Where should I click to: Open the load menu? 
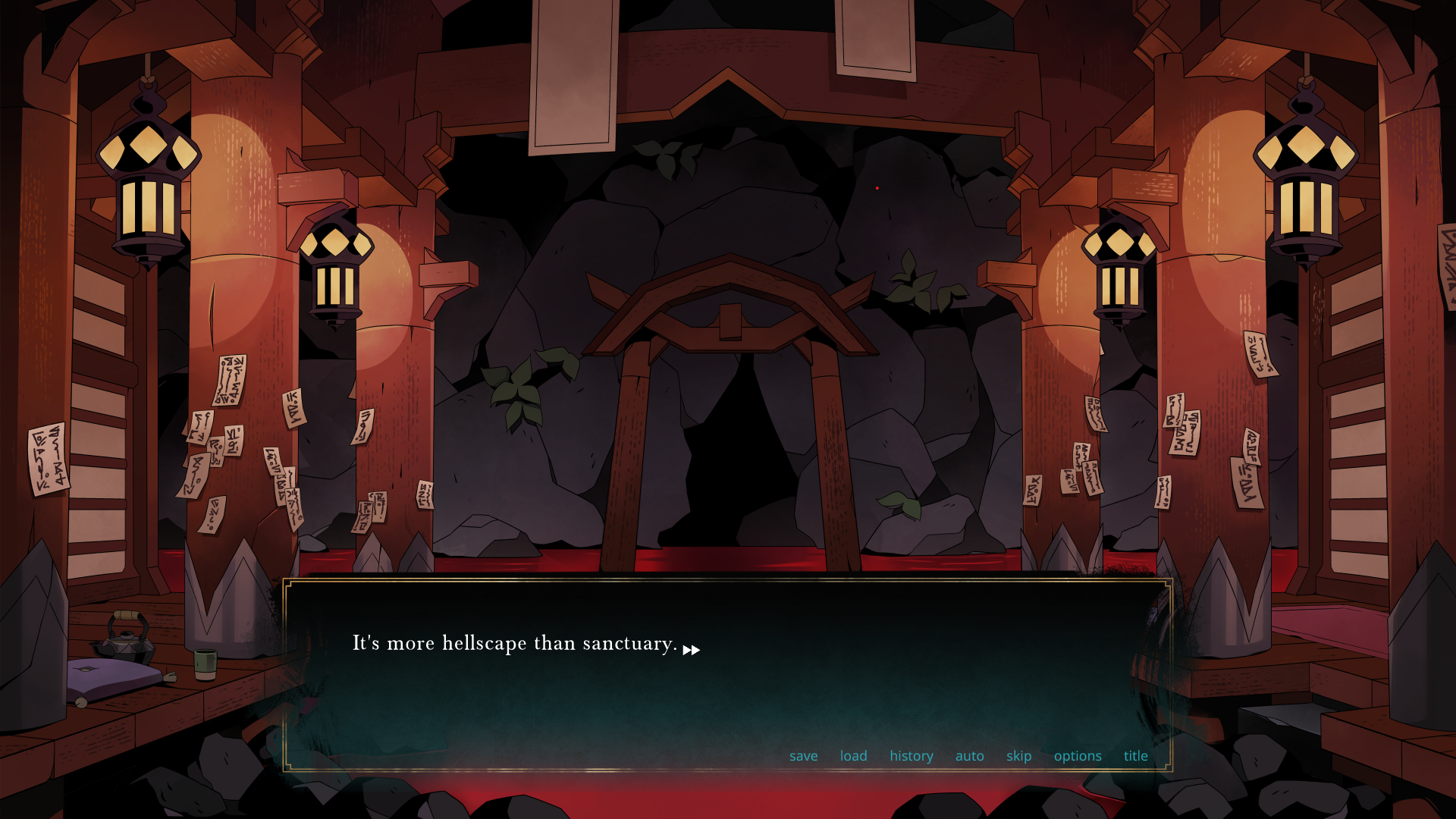pos(853,756)
